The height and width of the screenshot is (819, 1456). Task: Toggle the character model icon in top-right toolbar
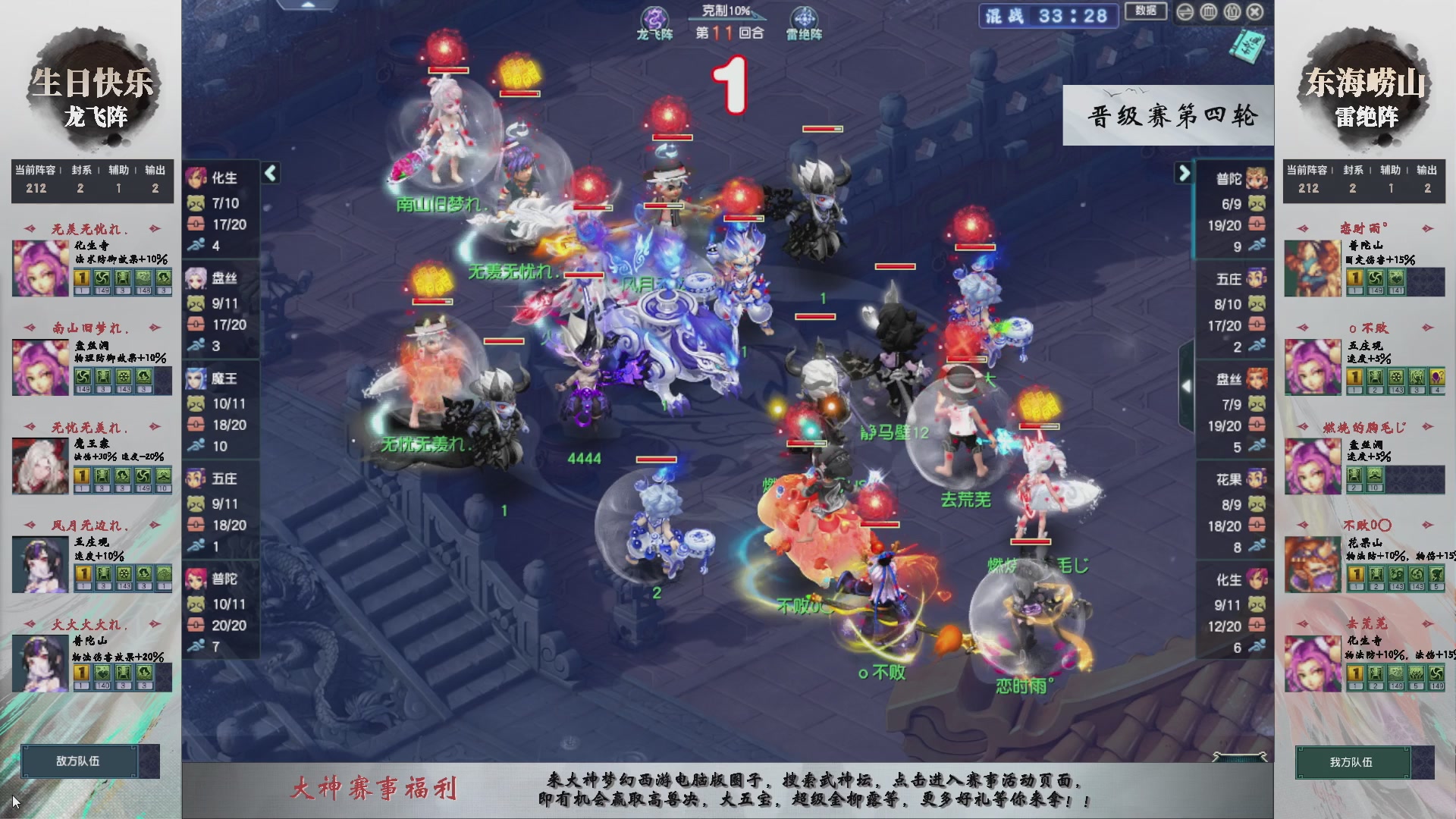1232,11
